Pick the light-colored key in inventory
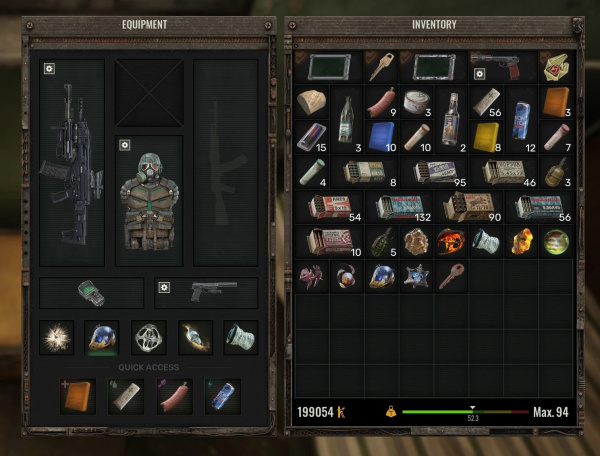 click(381, 66)
